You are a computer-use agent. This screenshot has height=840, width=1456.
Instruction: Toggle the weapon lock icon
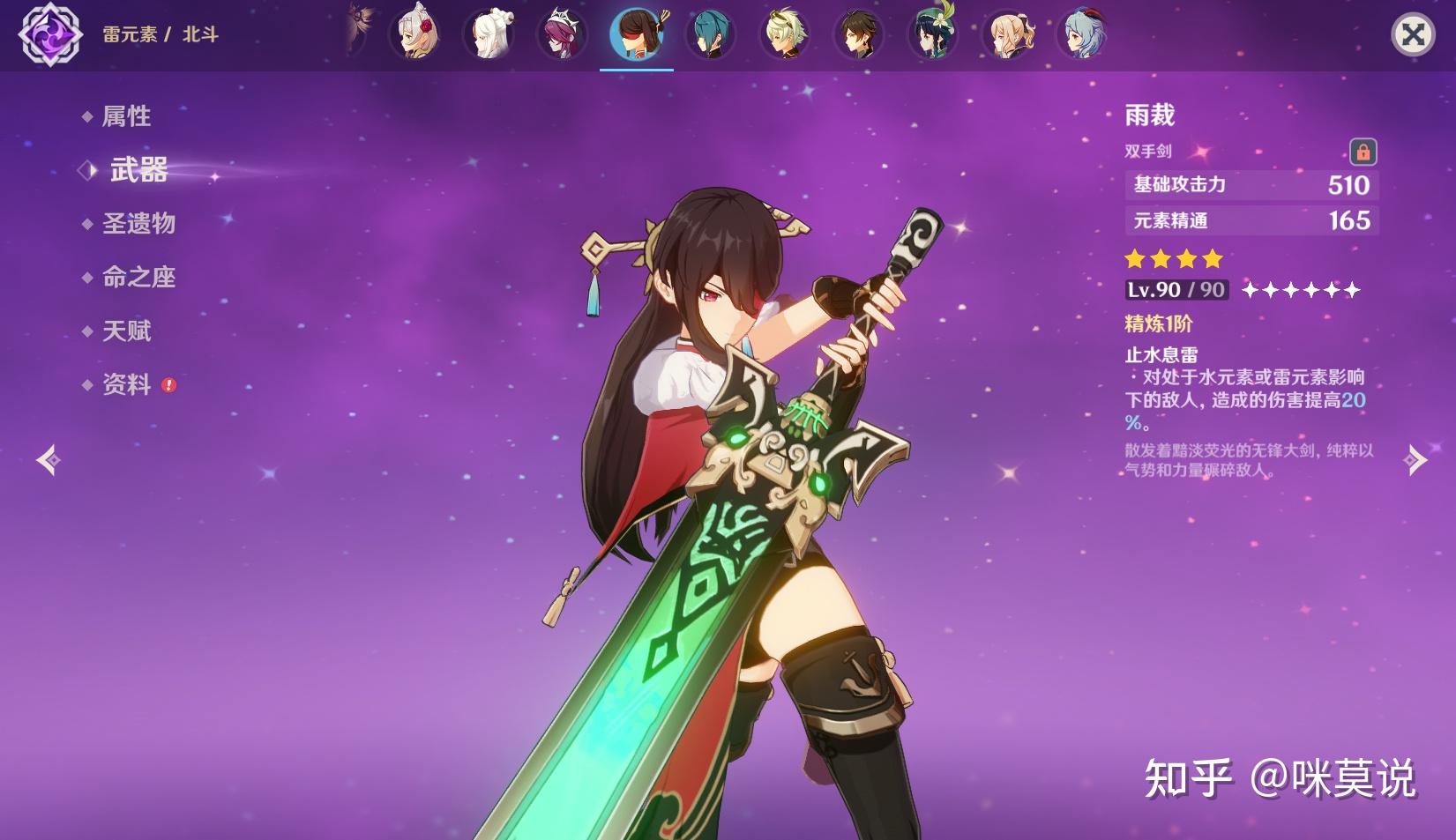(x=1363, y=152)
